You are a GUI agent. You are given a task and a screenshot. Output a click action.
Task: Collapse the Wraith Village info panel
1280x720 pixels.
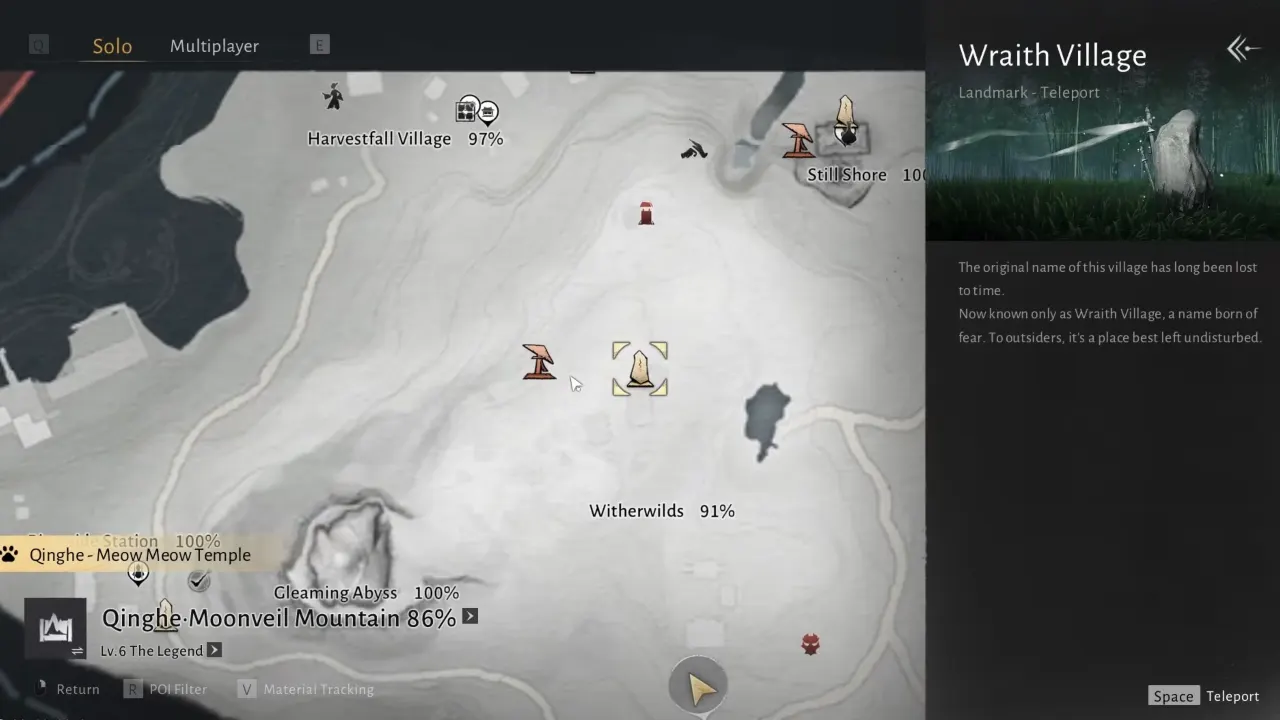pyautogui.click(x=1242, y=48)
